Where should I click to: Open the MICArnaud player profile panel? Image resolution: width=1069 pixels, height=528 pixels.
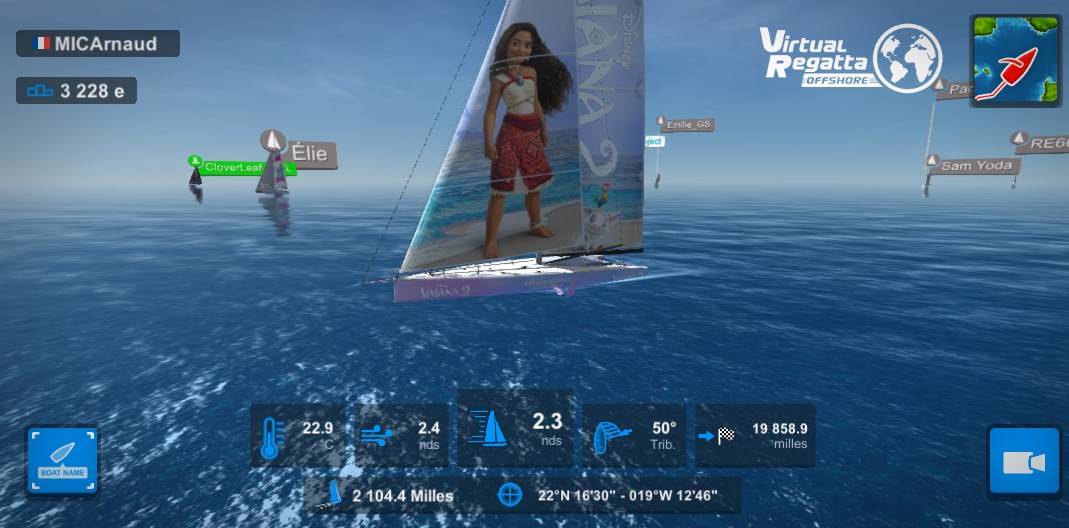tap(98, 44)
